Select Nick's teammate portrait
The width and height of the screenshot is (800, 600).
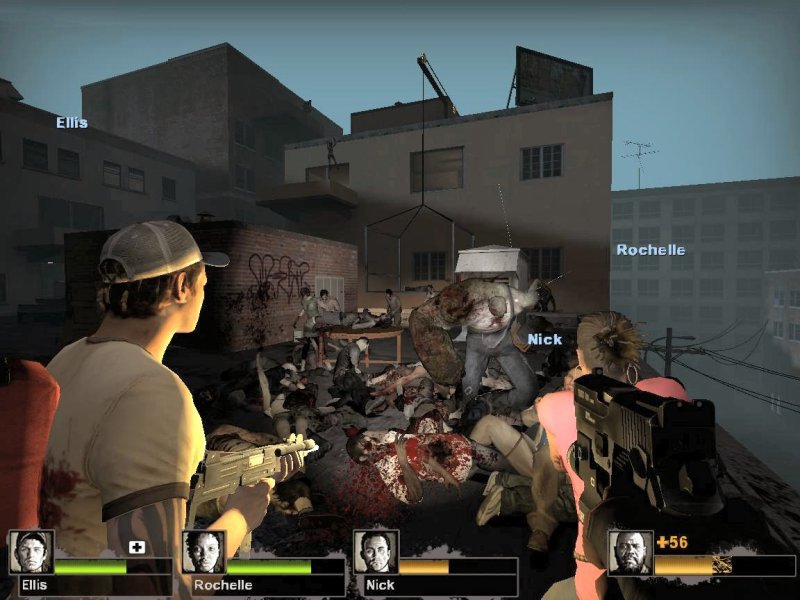coord(376,552)
